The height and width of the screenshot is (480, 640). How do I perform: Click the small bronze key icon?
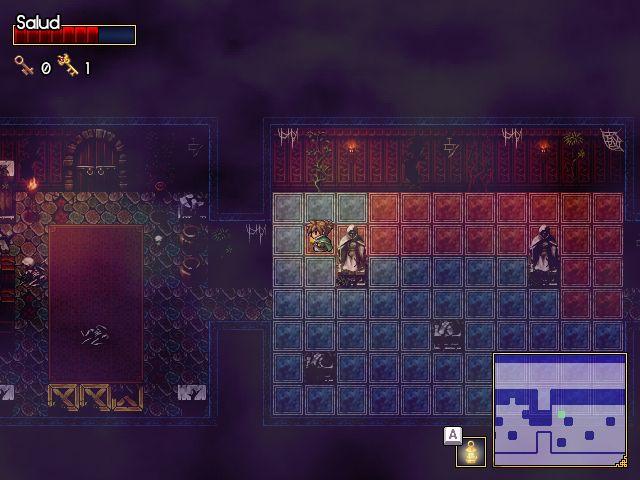coord(23,66)
